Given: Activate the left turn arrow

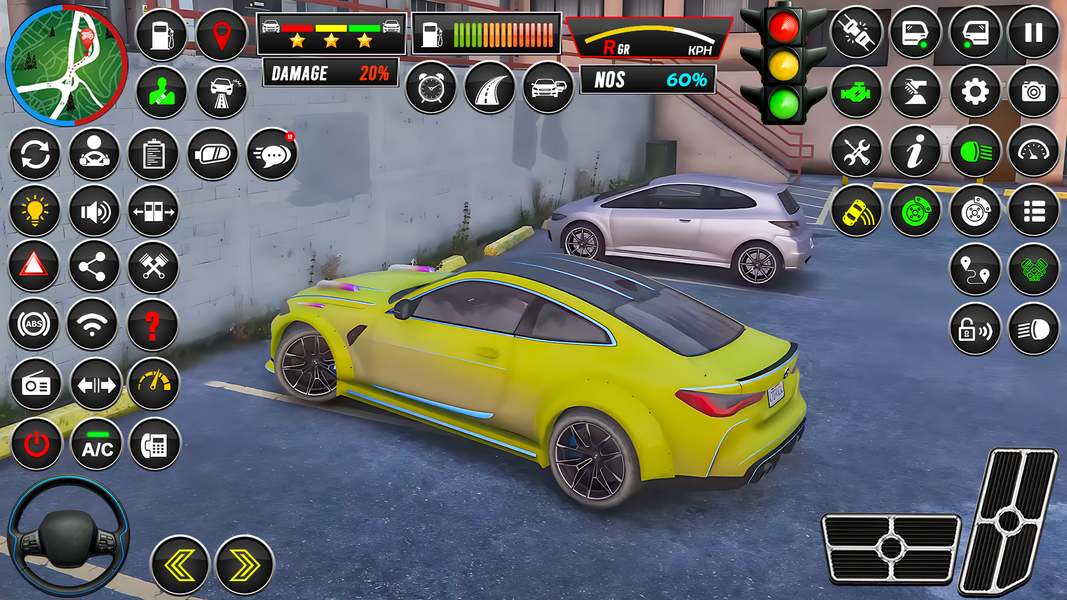Looking at the screenshot, I should [180, 565].
